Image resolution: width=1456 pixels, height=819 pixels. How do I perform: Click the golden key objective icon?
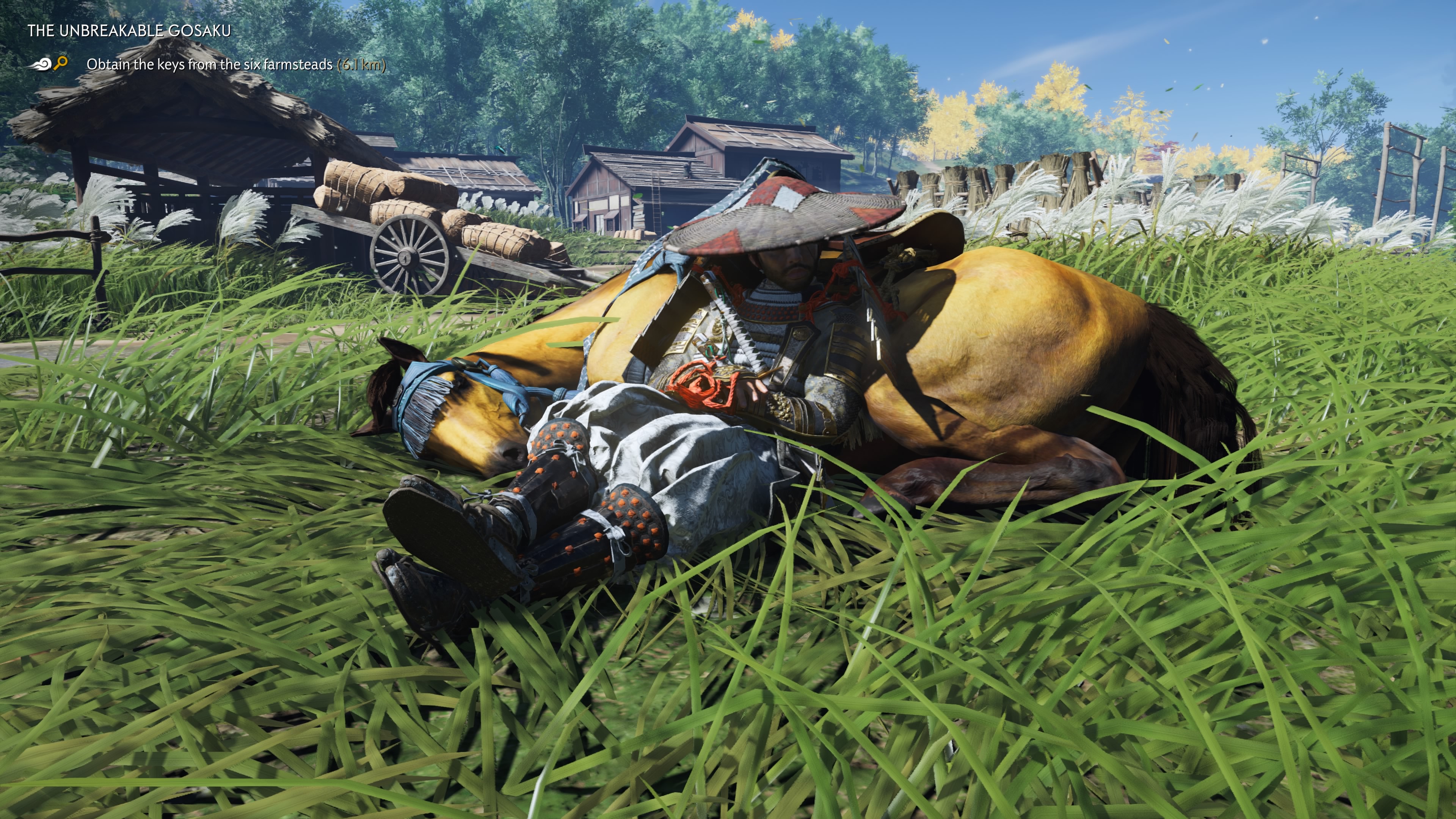pyautogui.click(x=61, y=63)
